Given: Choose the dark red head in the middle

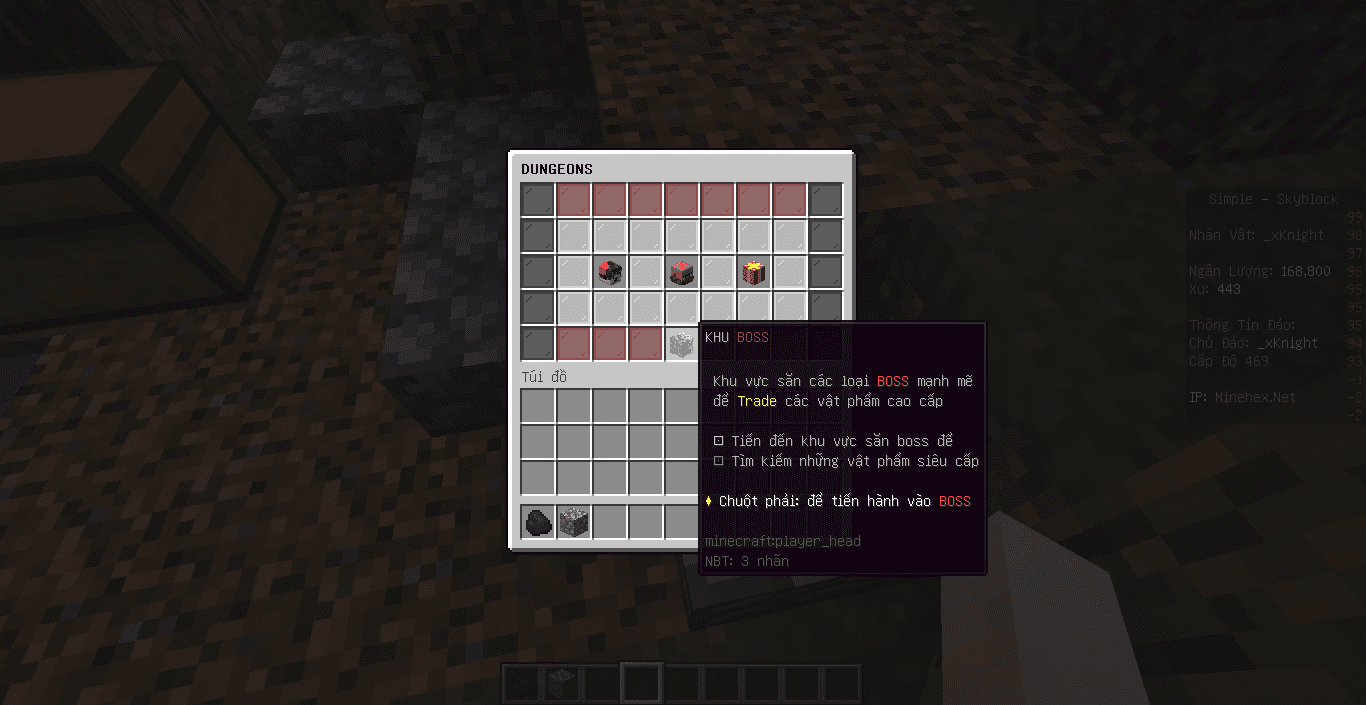Looking at the screenshot, I should [681, 272].
